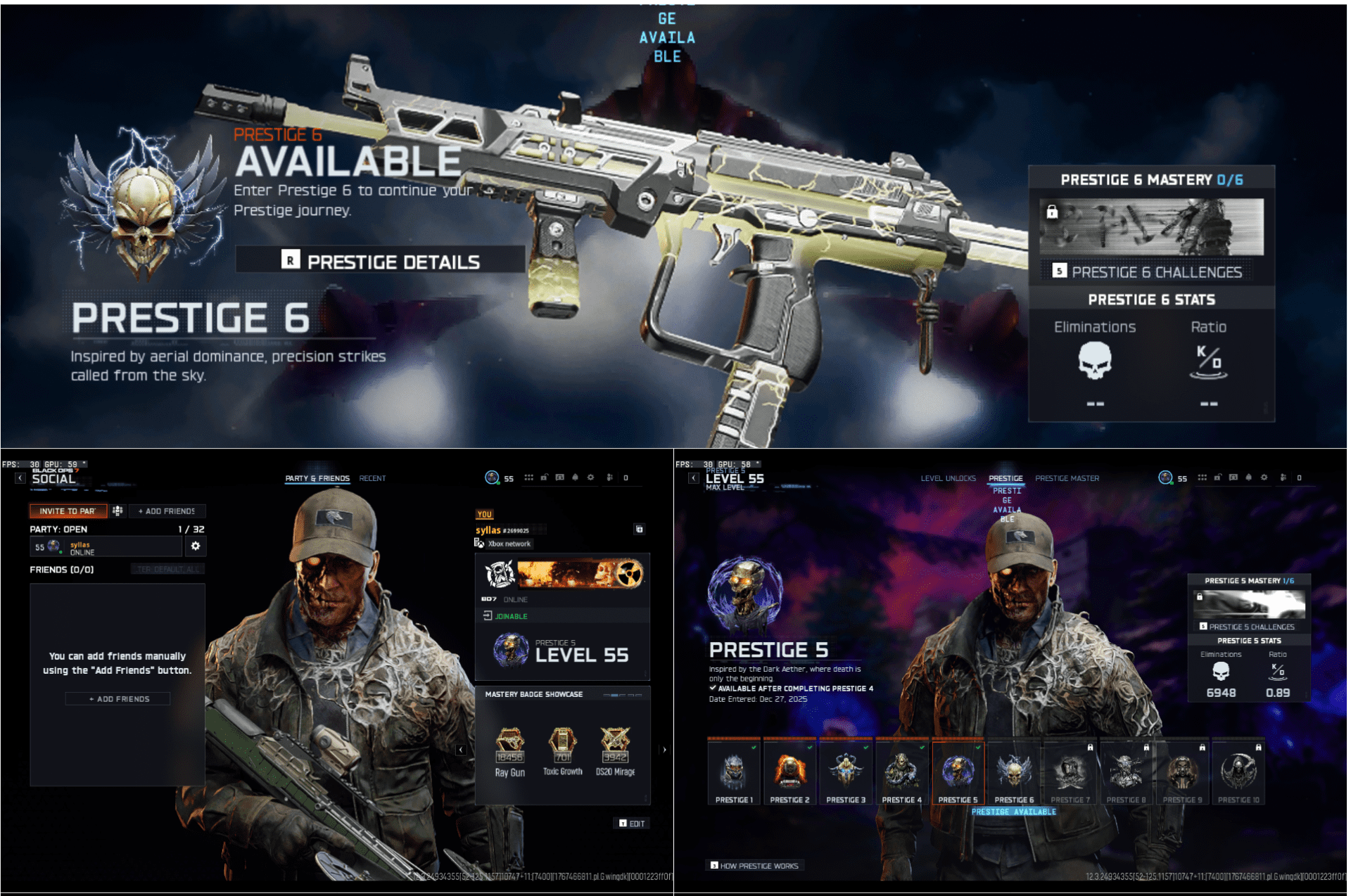
Task: Click the party options gear beside syllas entry
Action: tap(196, 546)
